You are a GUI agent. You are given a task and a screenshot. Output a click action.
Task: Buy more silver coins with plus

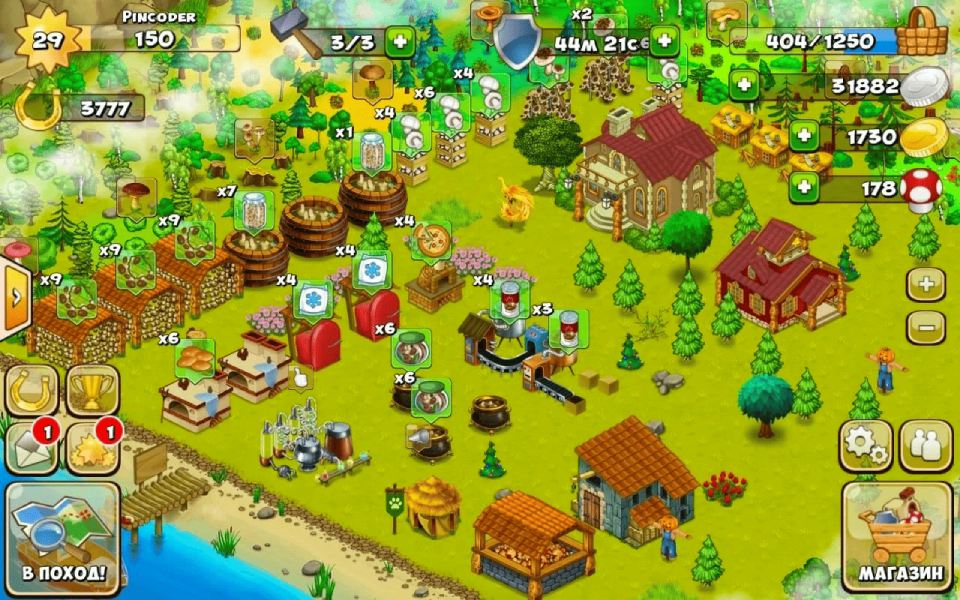(x=743, y=85)
